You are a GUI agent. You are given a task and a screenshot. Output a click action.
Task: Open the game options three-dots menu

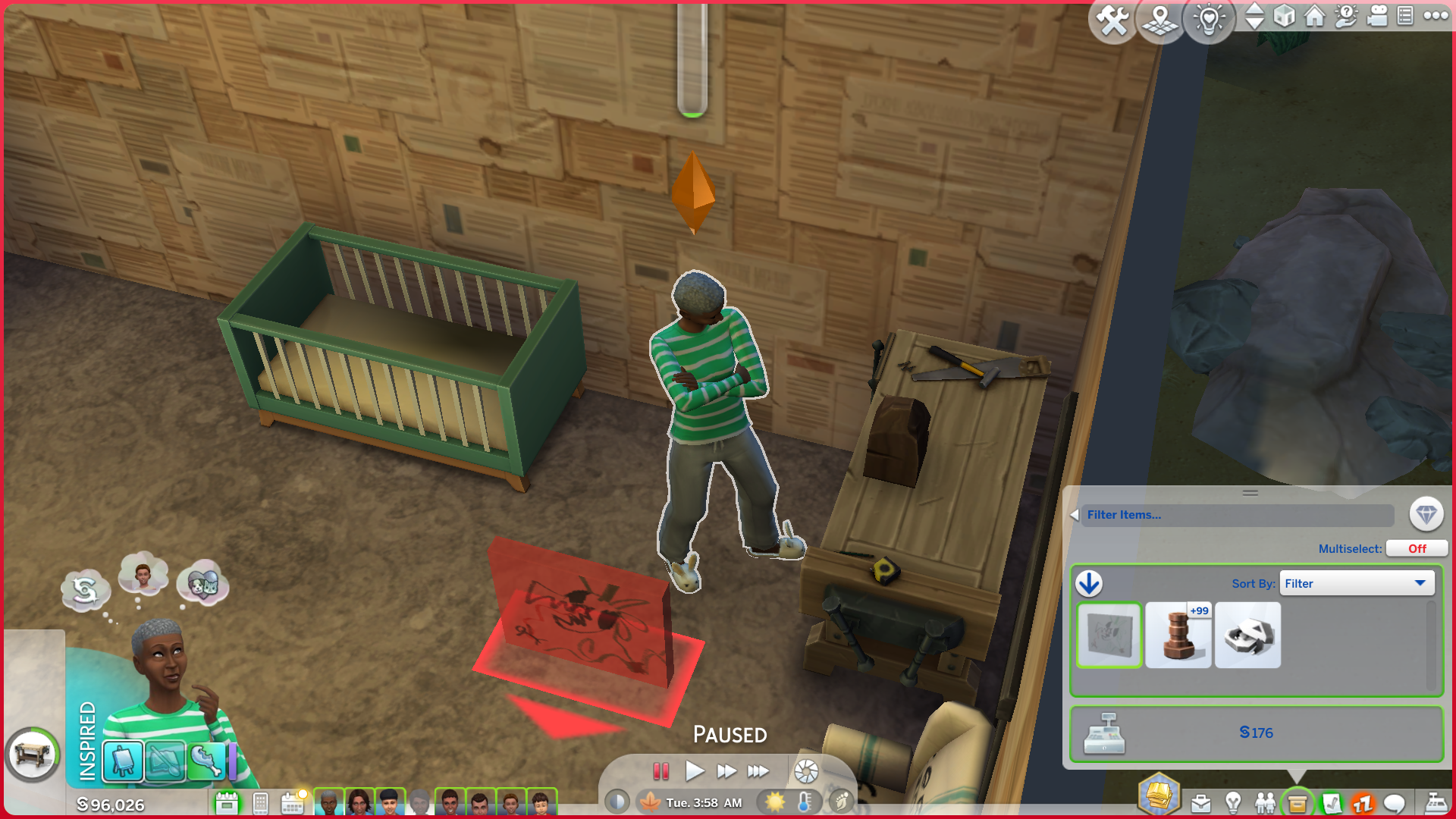point(1436,16)
